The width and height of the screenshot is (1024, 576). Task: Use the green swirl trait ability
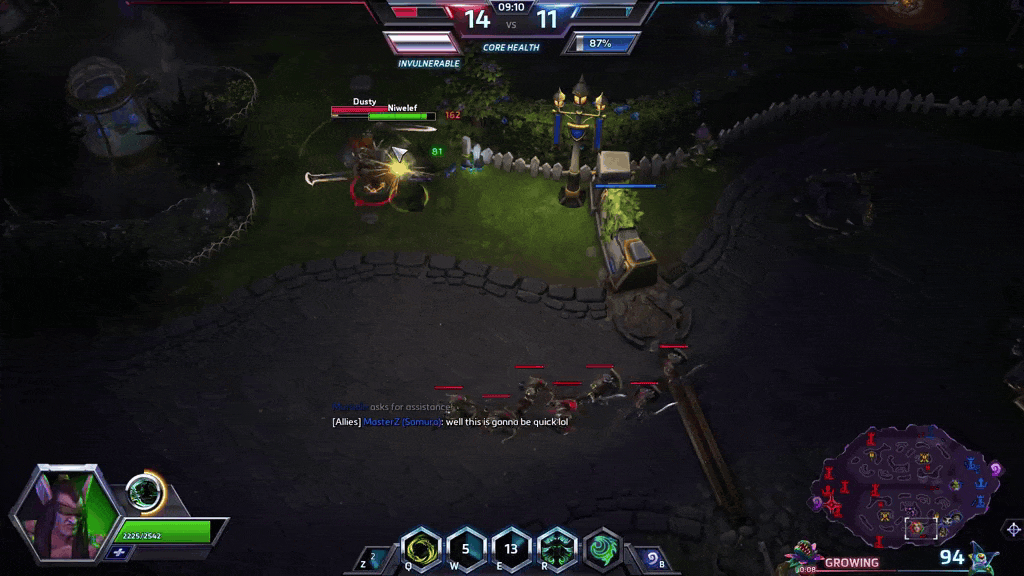[x=602, y=549]
